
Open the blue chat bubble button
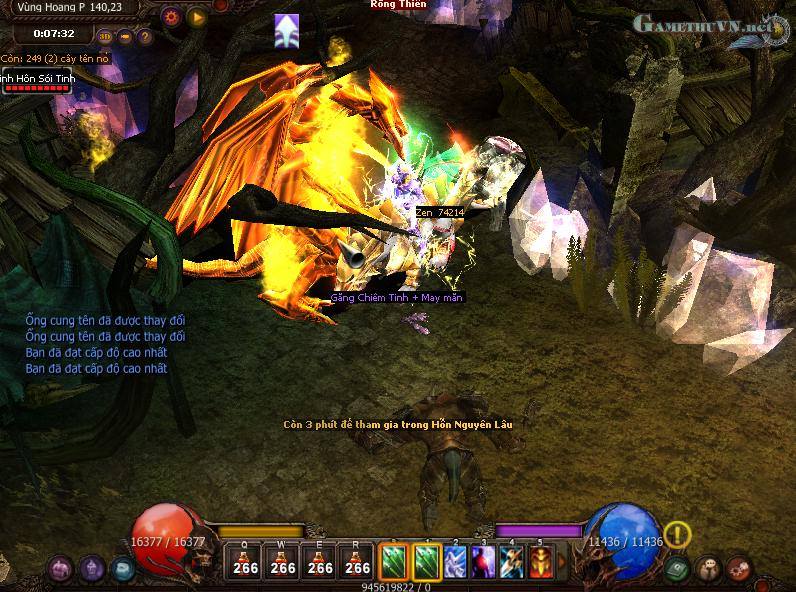tap(123, 568)
